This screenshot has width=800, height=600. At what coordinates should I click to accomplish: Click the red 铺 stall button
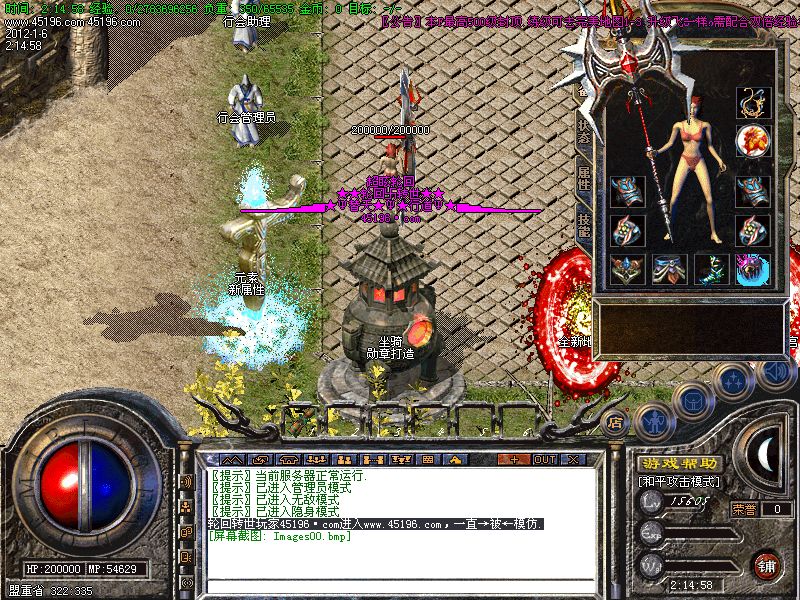pyautogui.click(x=767, y=564)
